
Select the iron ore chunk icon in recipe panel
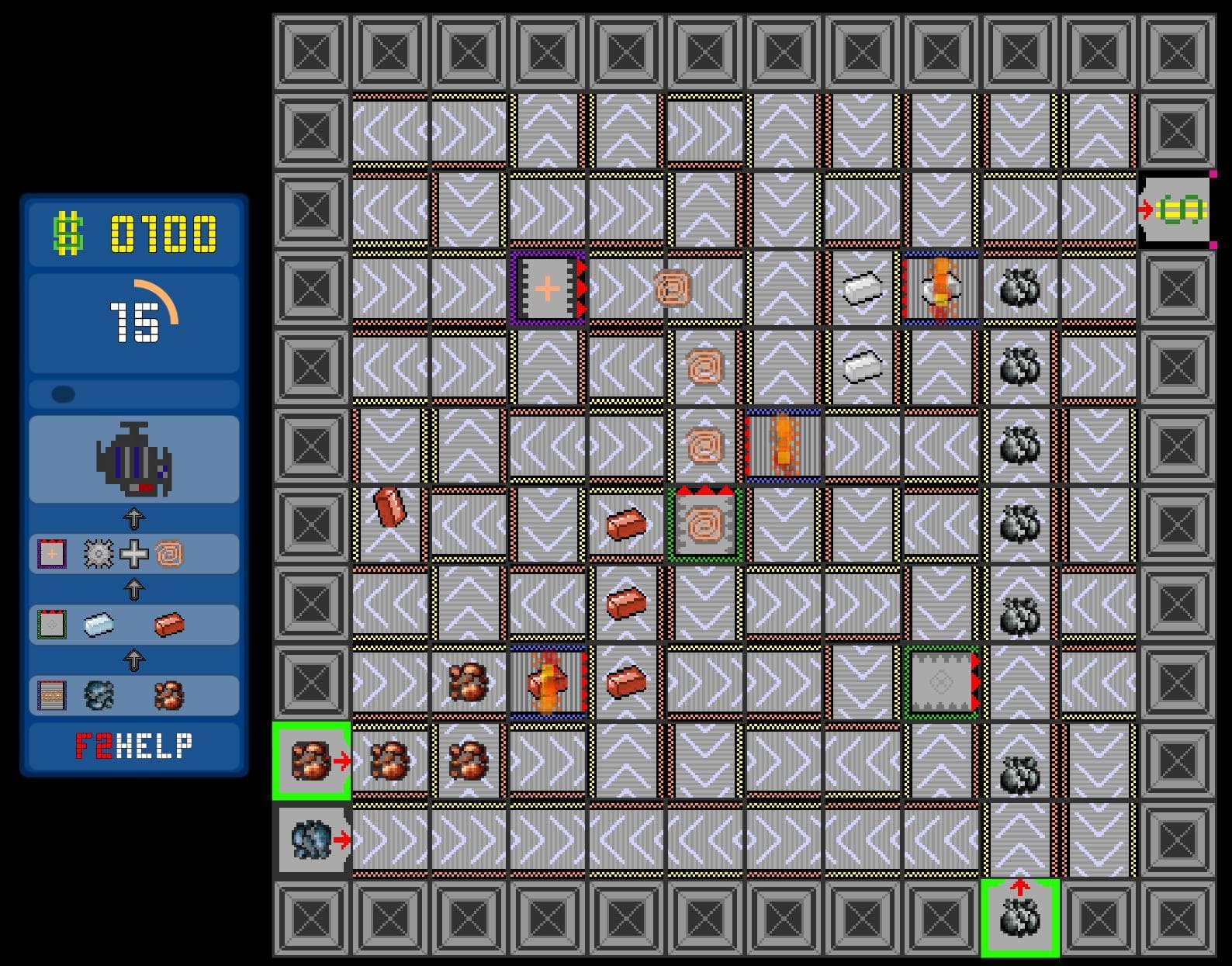click(x=99, y=694)
